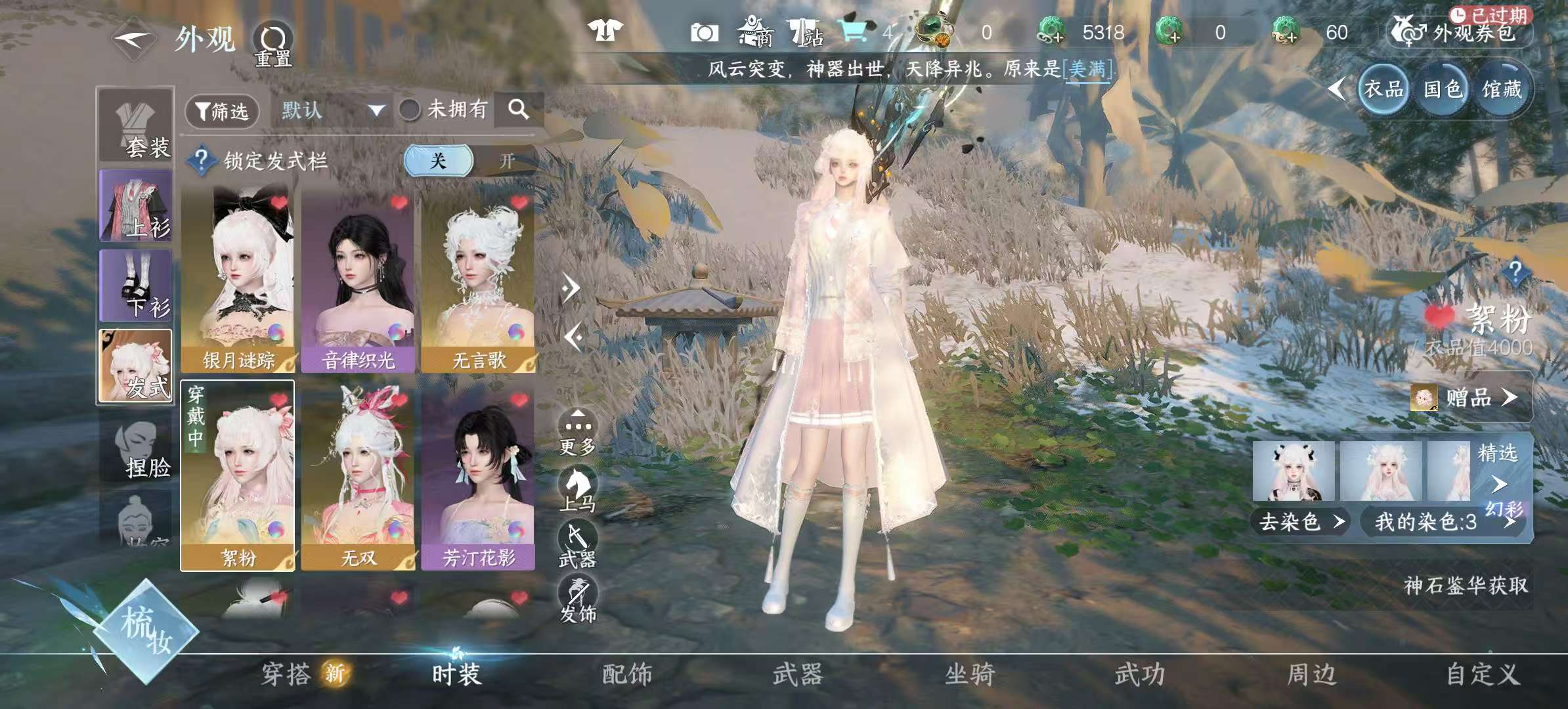
Task: Switch 锁定发式栏 toggle to 开
Action: (x=506, y=161)
